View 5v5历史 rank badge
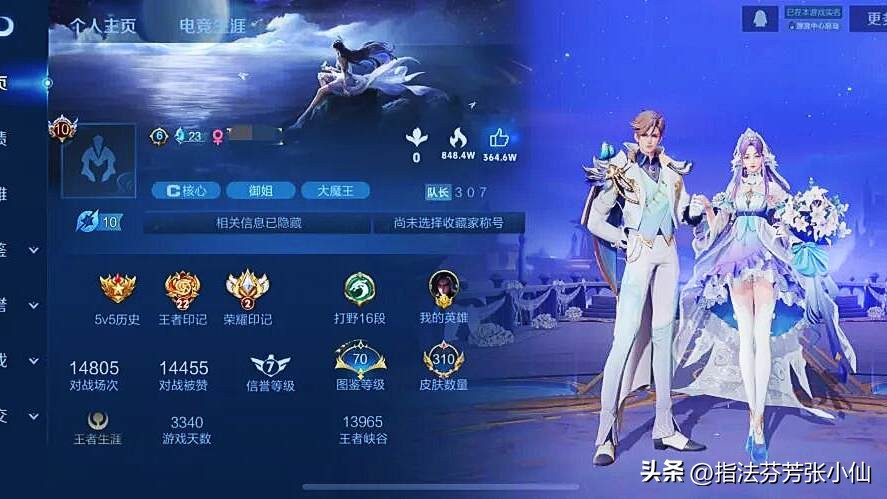This screenshot has height=499, width=887. 118,289
